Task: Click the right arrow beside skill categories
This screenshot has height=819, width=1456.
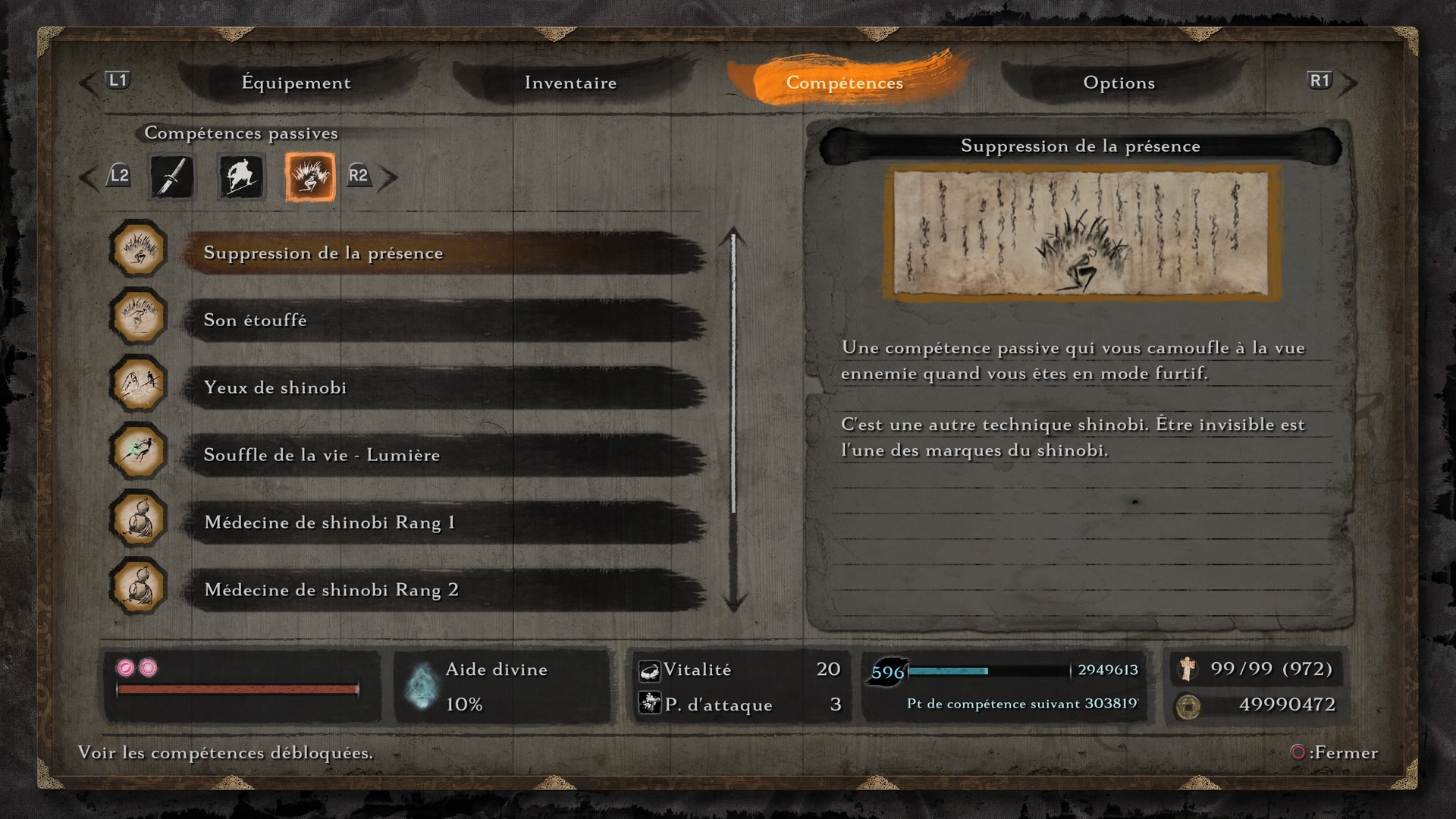Action: [388, 177]
